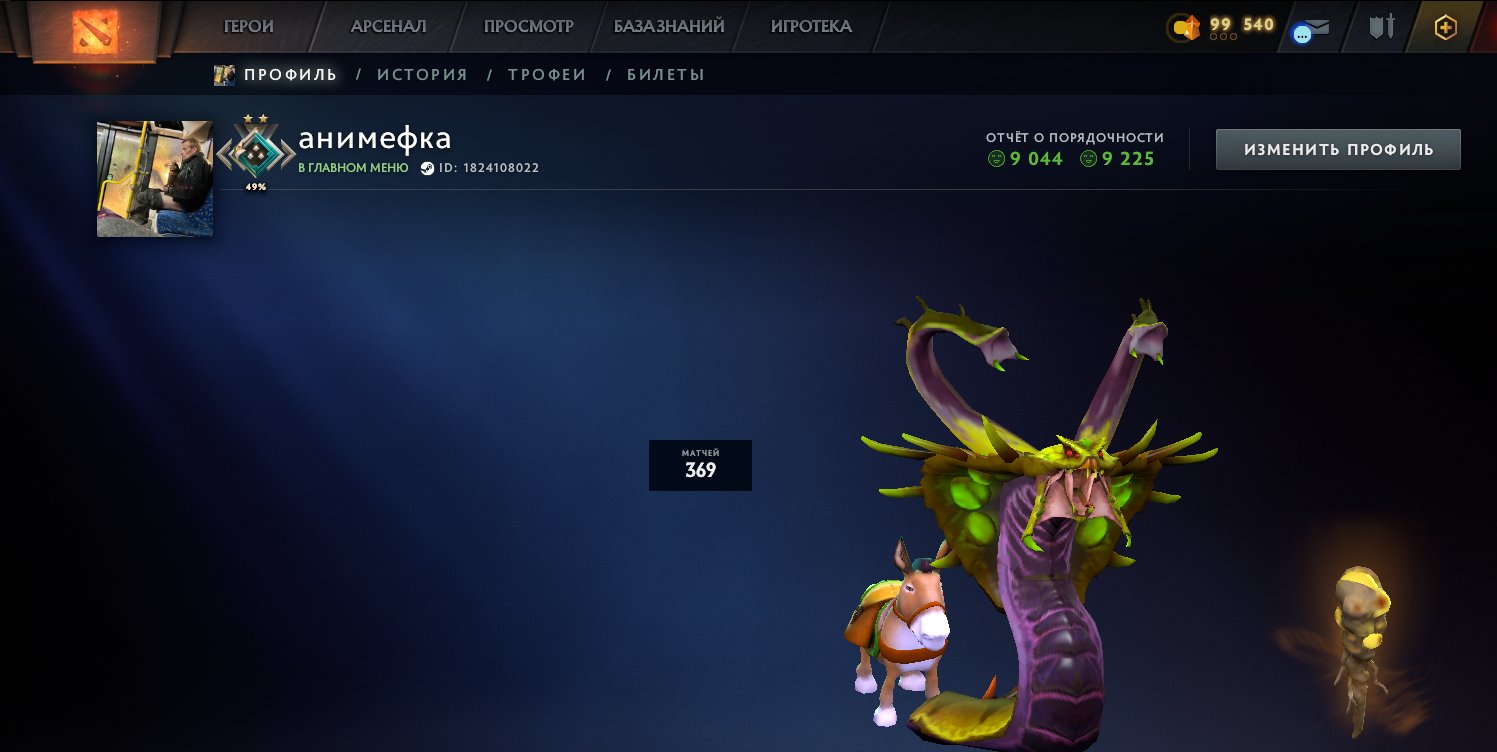Viewport: 1497px width, 752px height.
Task: Click the shards currency icon
Action: pos(1185,27)
